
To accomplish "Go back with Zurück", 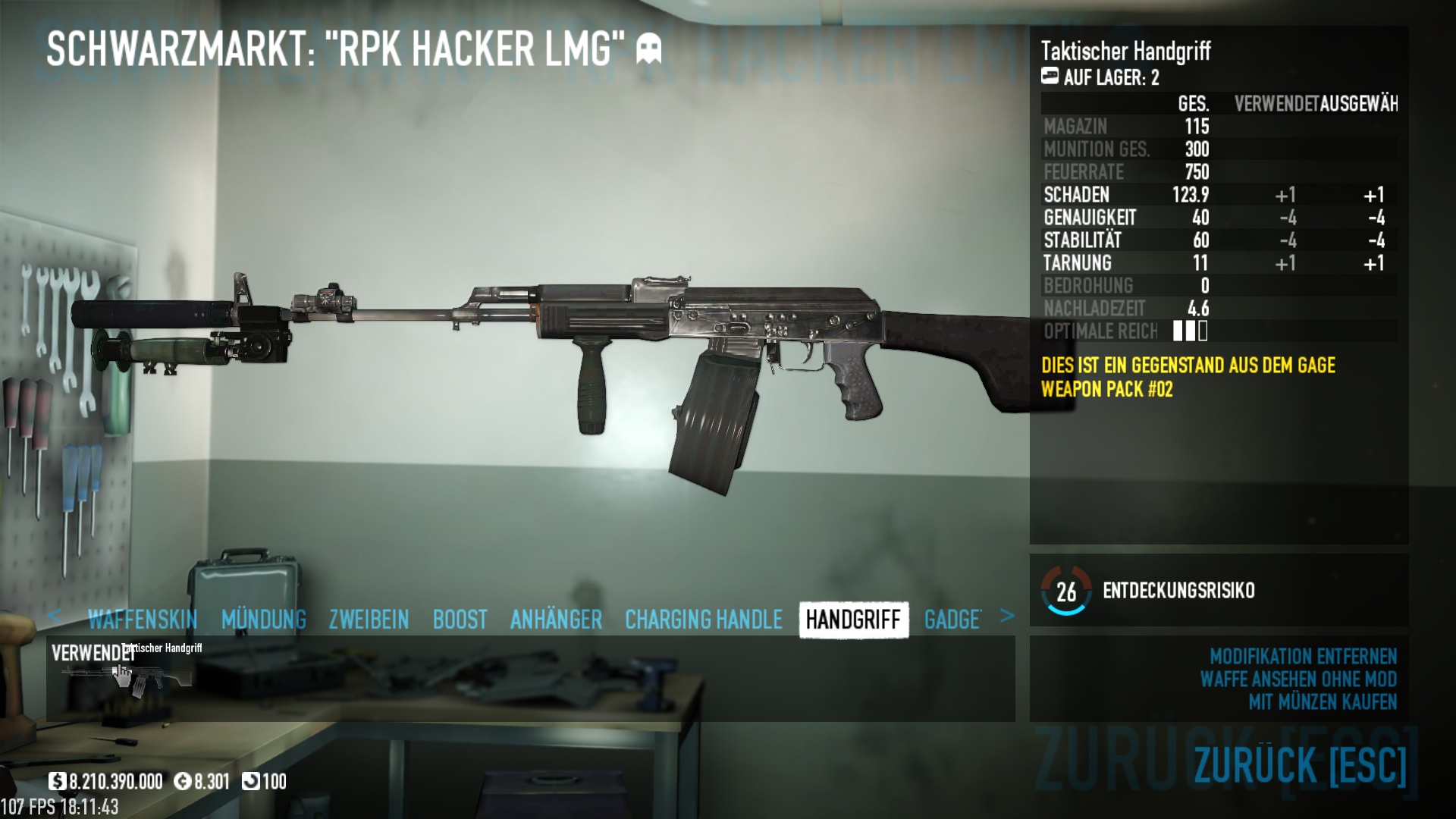I will pyautogui.click(x=1300, y=764).
